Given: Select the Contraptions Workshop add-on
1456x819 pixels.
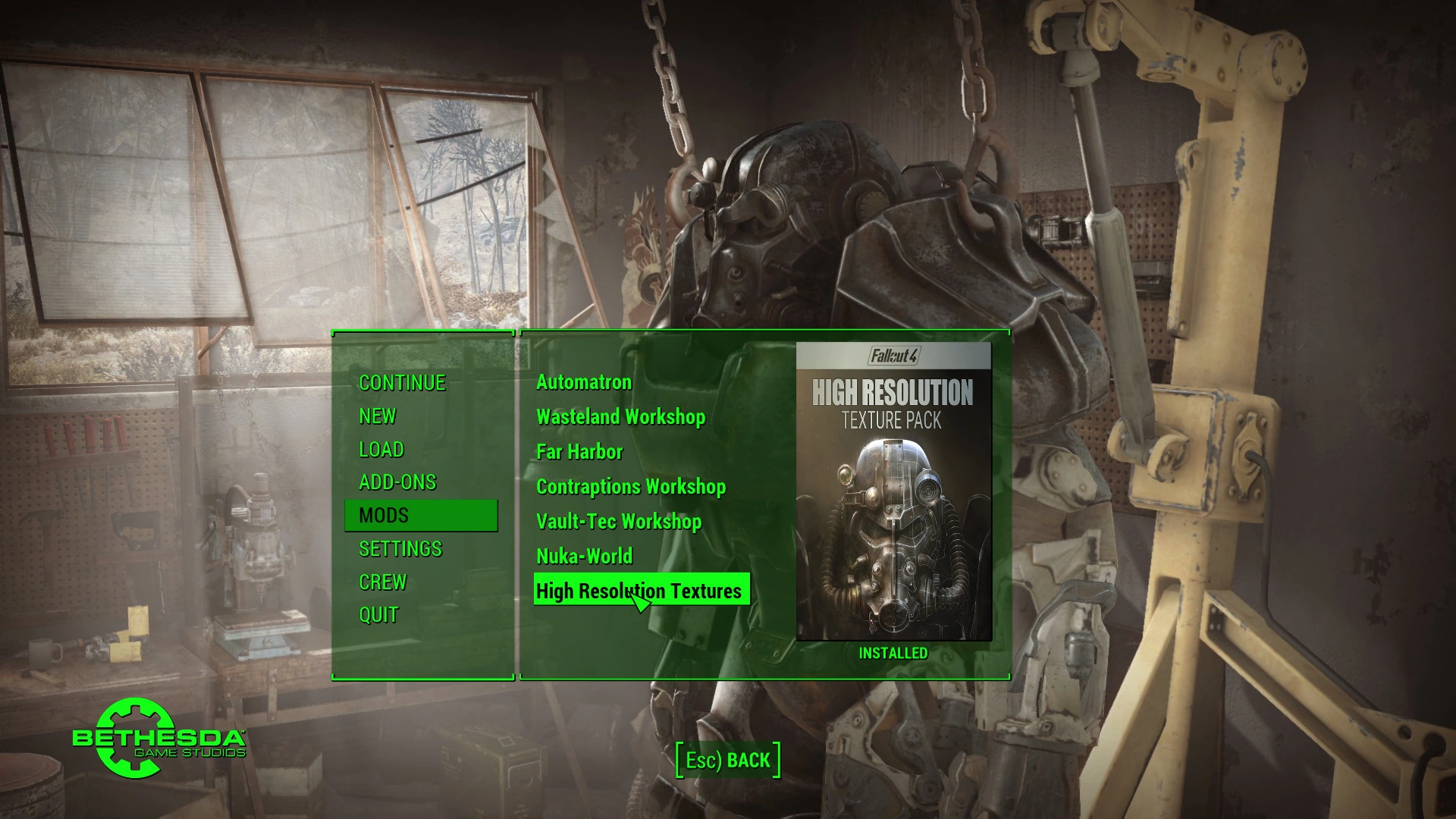Looking at the screenshot, I should point(631,486).
